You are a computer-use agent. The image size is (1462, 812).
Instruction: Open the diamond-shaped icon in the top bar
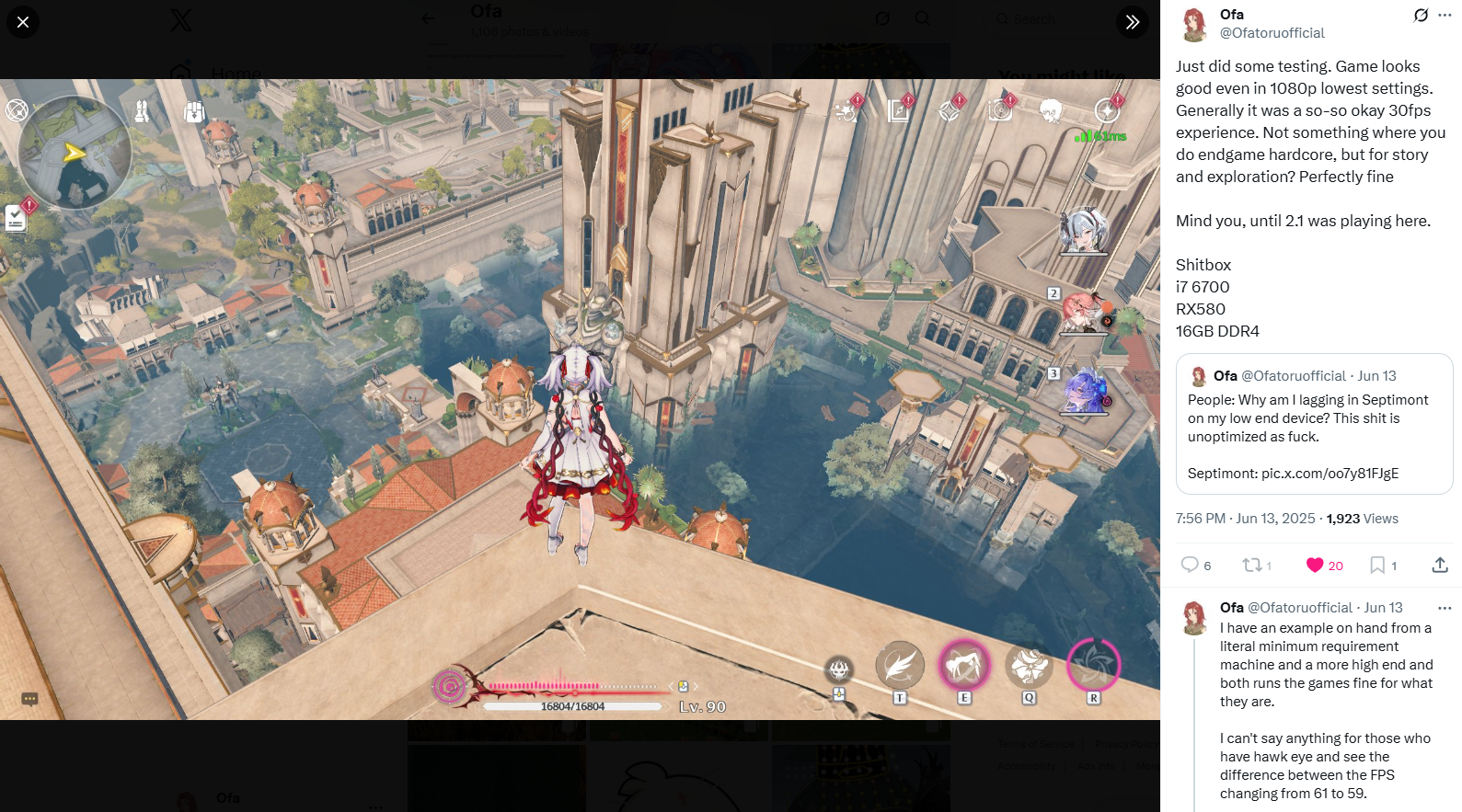point(949,111)
